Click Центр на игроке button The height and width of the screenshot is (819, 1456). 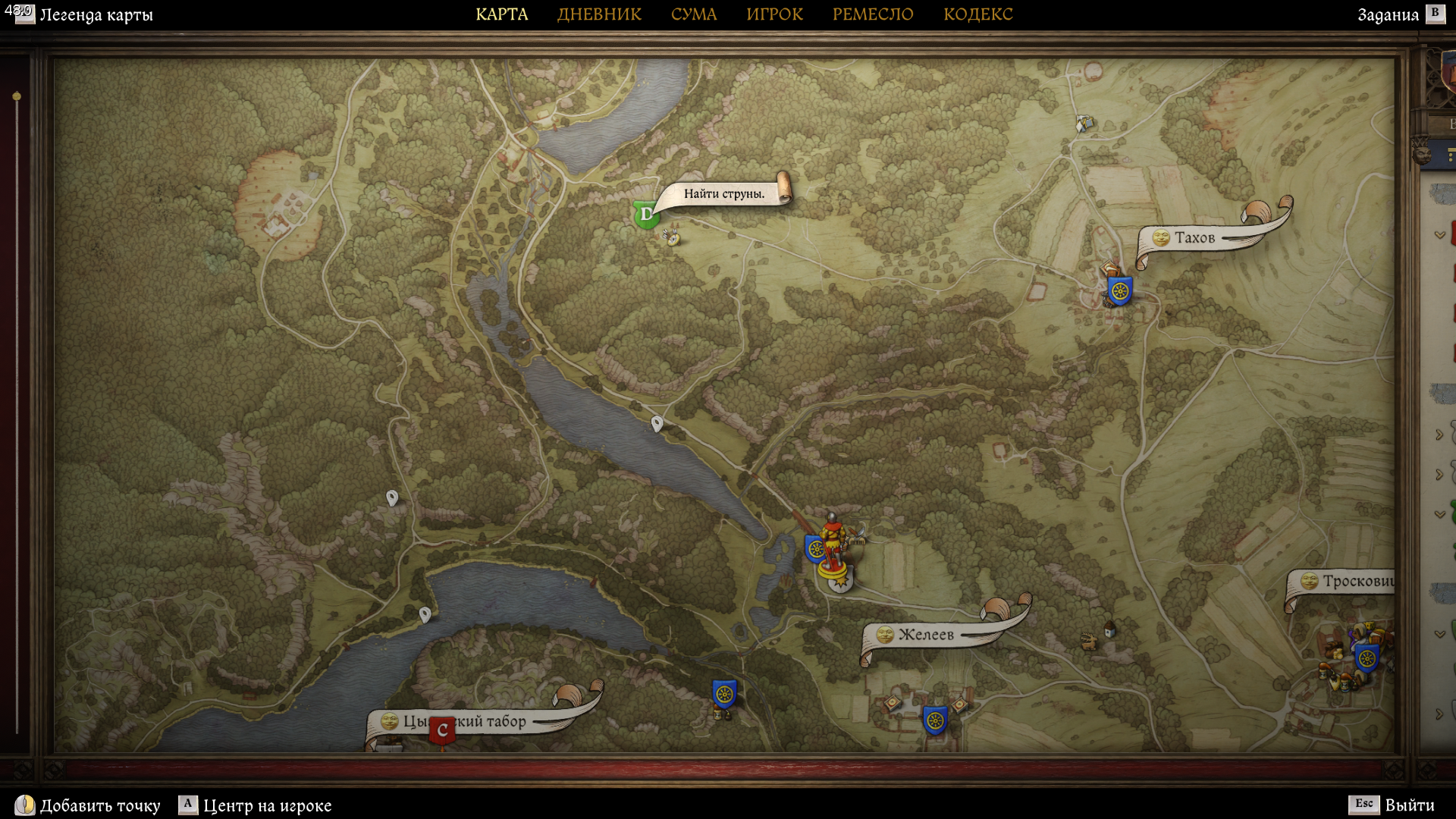click(x=267, y=805)
